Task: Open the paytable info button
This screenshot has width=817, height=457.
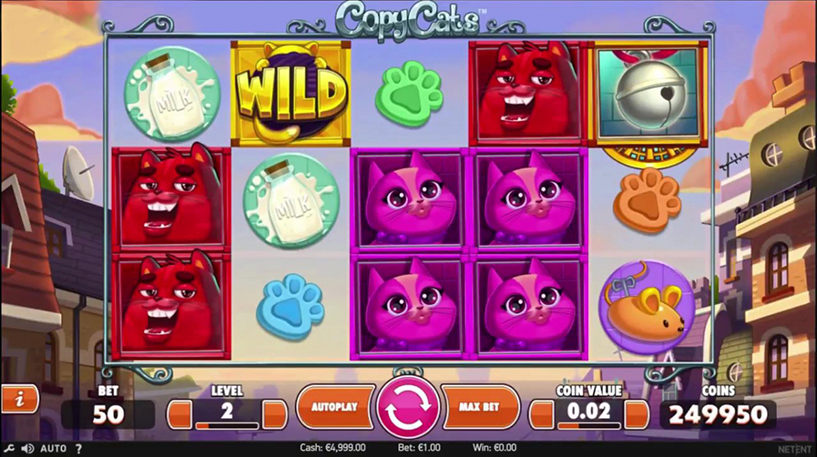Action: 19,399
